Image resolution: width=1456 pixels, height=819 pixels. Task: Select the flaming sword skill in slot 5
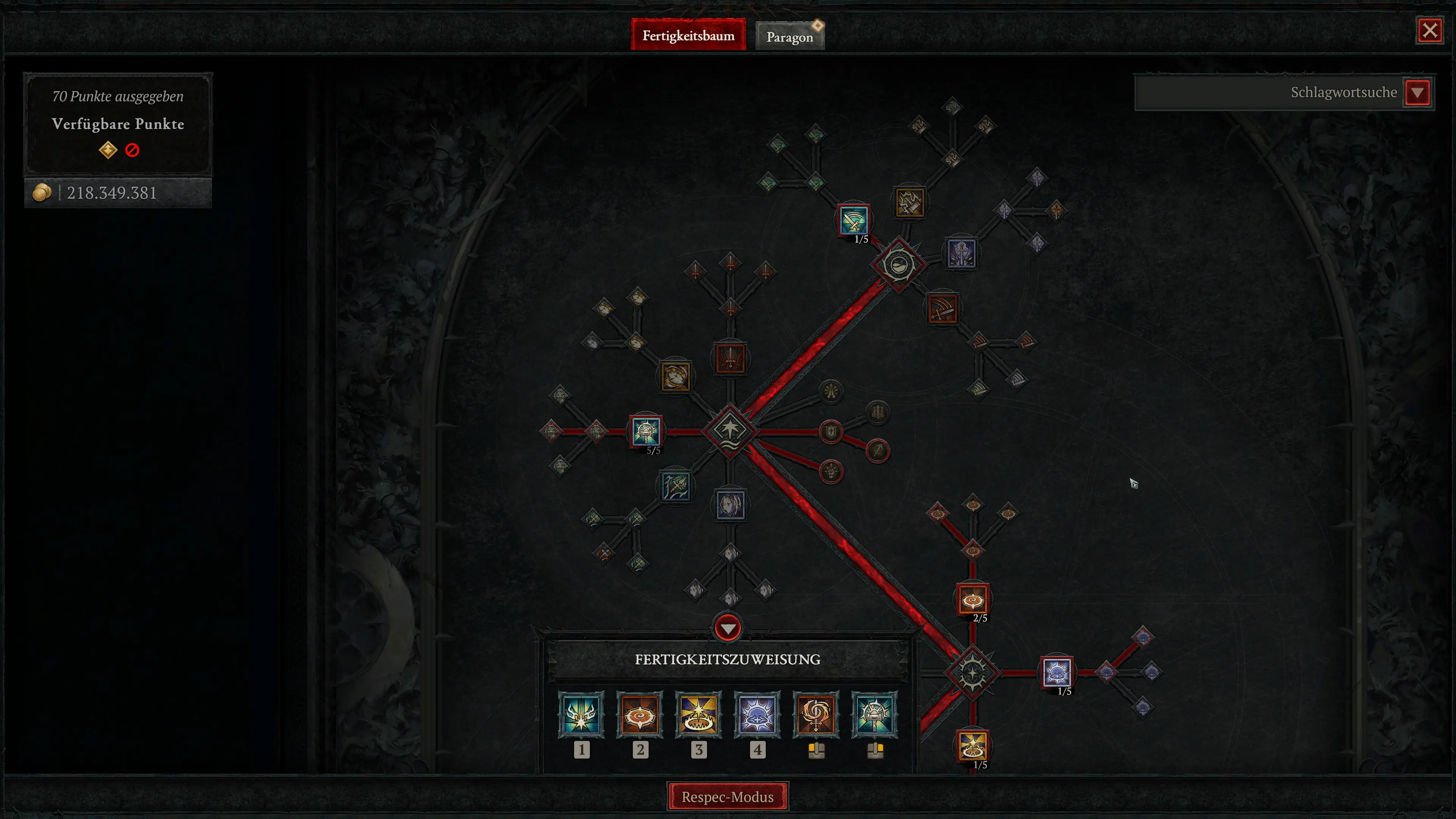click(816, 715)
